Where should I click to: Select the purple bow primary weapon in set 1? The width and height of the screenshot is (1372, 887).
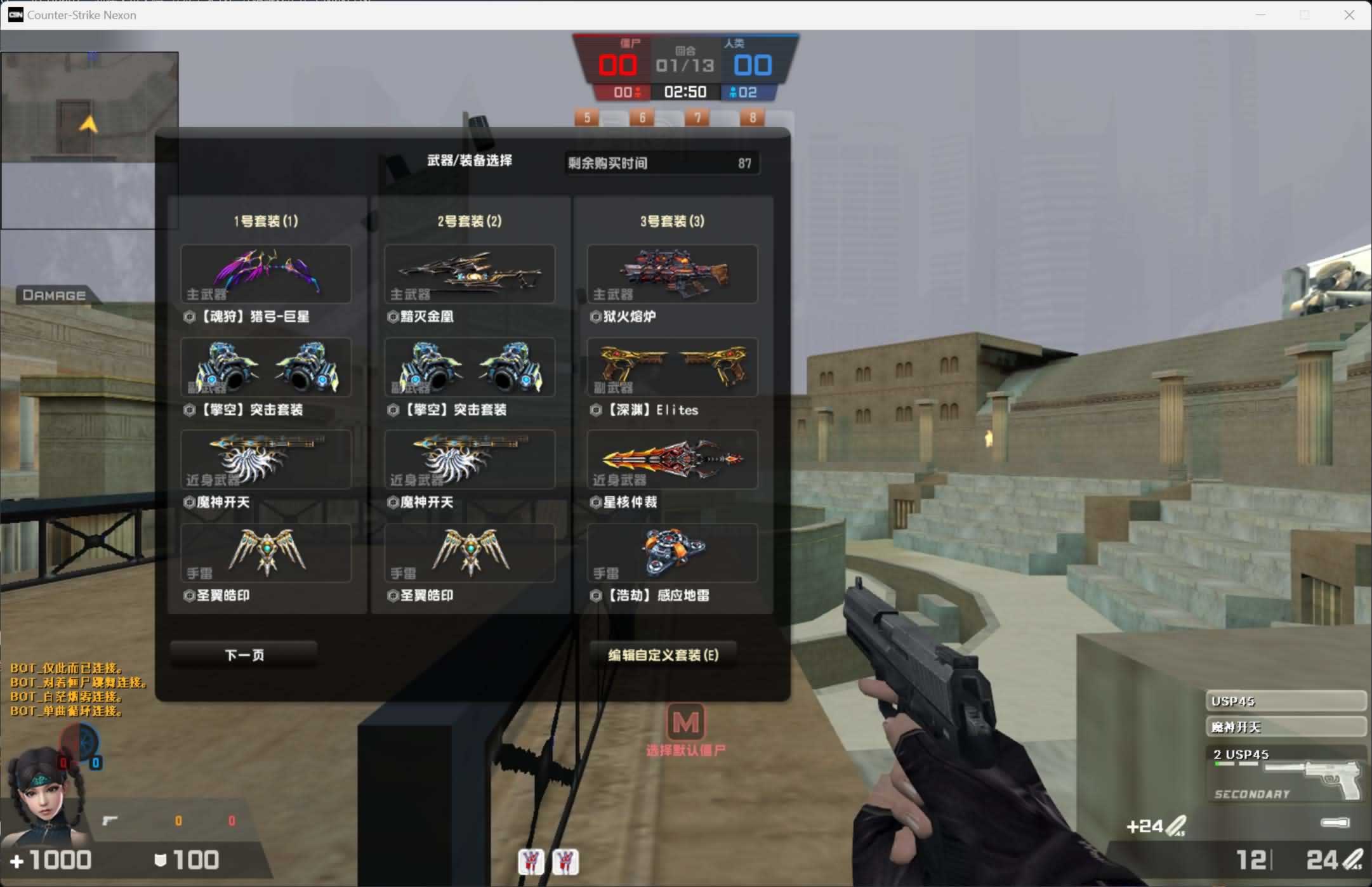point(266,274)
